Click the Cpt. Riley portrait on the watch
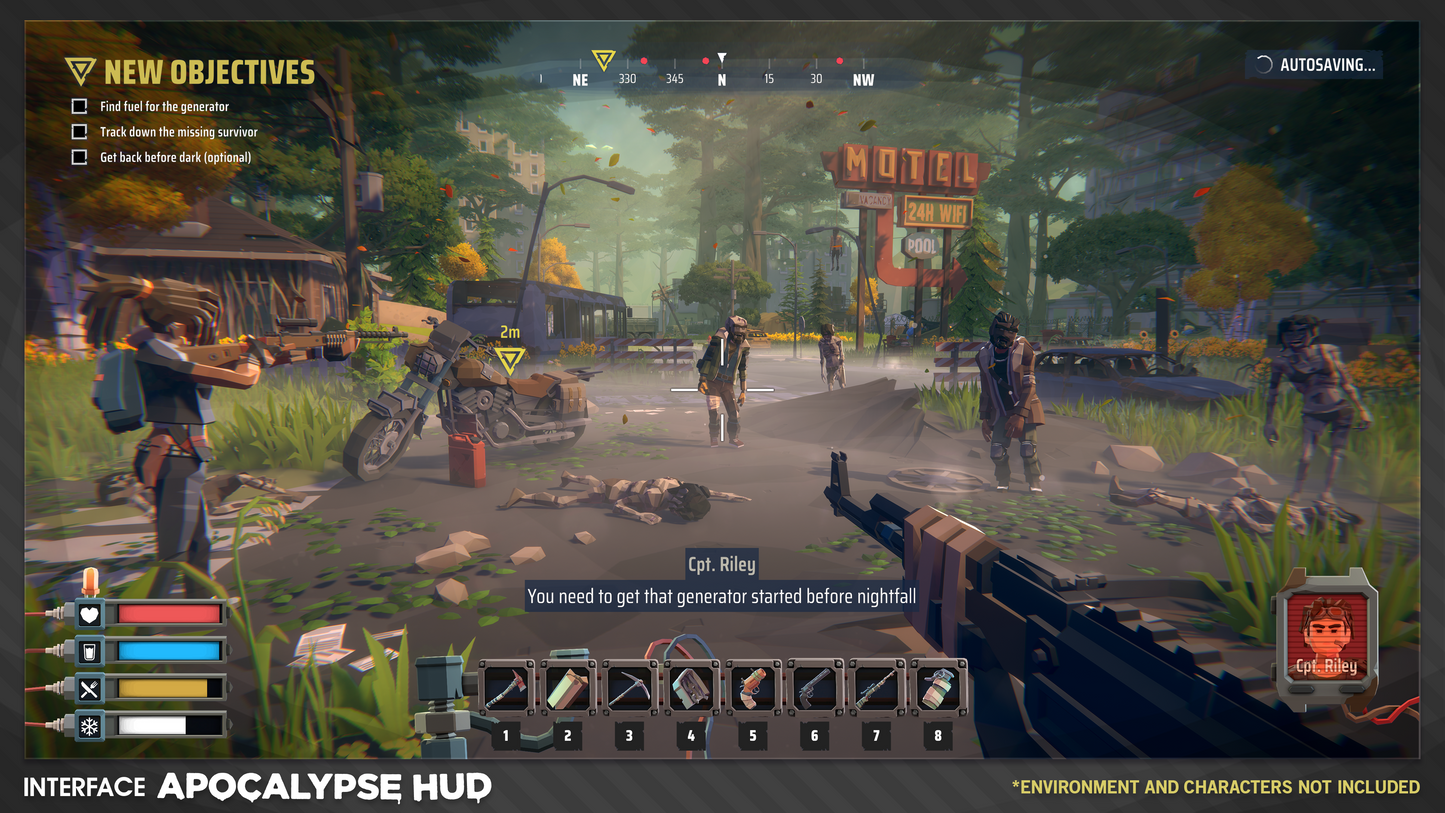1445x813 pixels. coord(1326,636)
